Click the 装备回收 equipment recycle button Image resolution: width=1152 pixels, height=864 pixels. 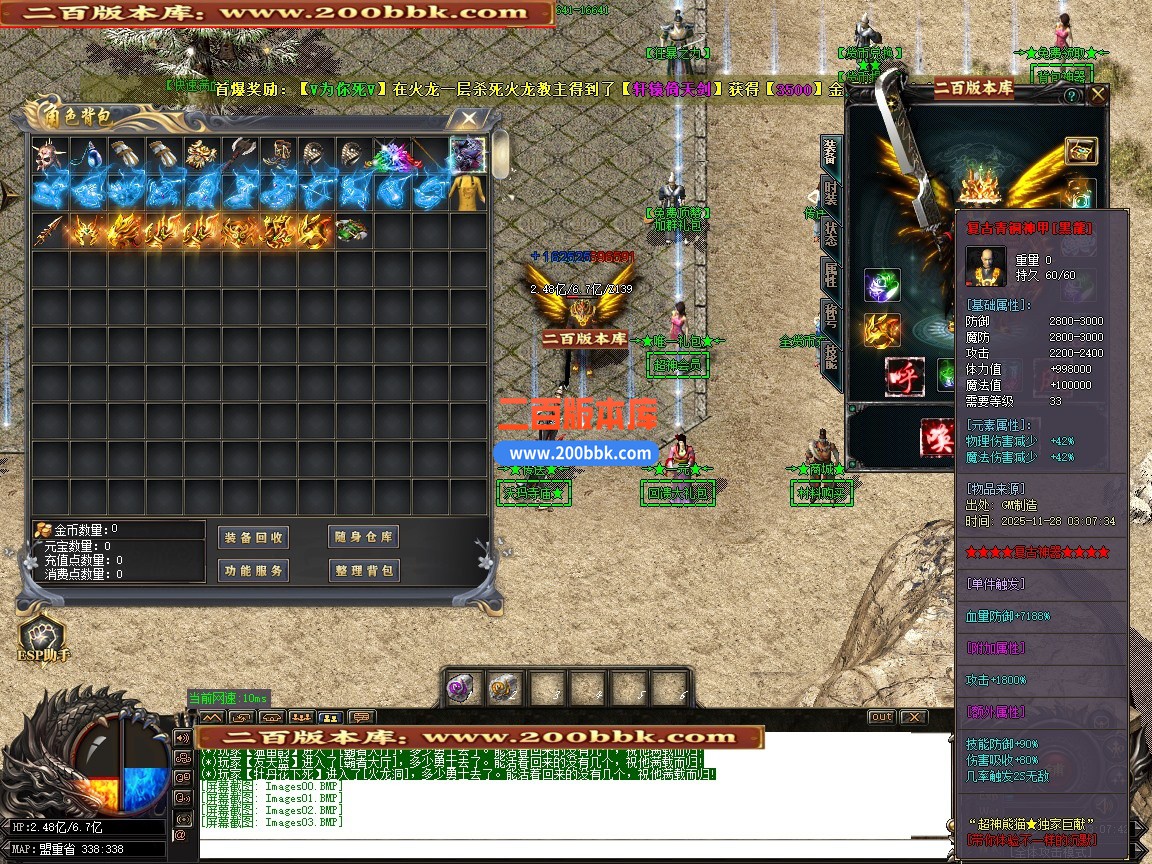pyautogui.click(x=252, y=537)
